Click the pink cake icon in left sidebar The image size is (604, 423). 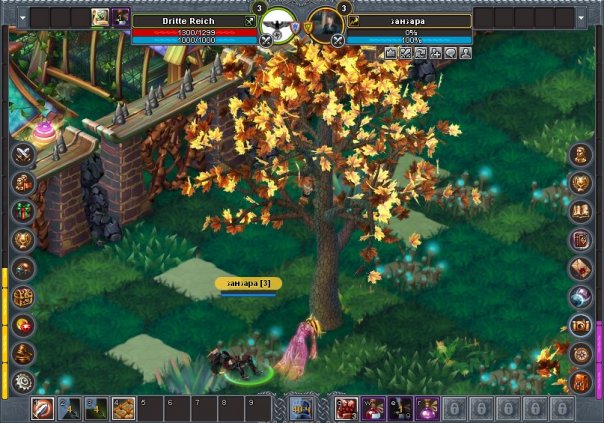45,131
